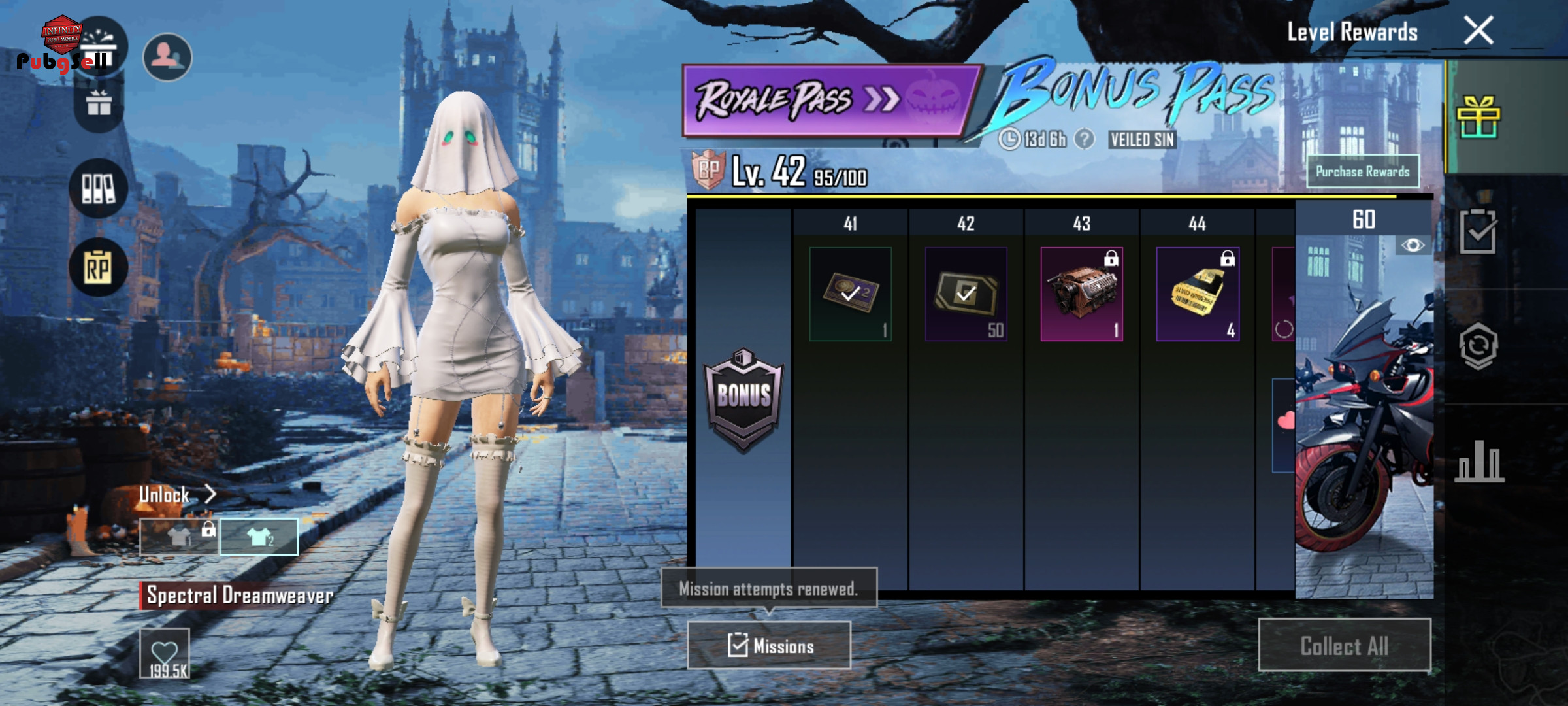This screenshot has width=1568, height=706.
Task: Select the level 41 claimed reward tile
Action: click(850, 294)
